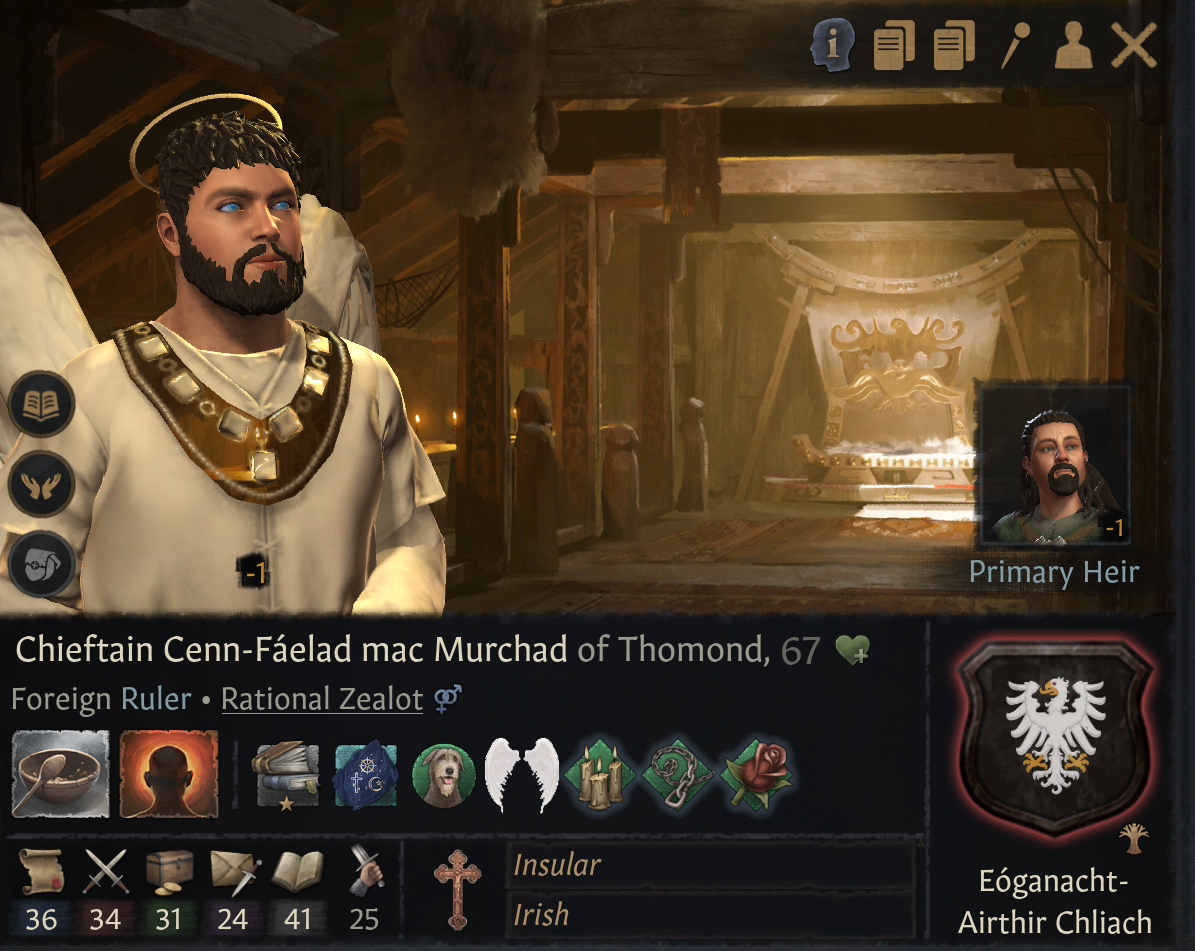Select the Primary Heir portrait

pos(1055,466)
